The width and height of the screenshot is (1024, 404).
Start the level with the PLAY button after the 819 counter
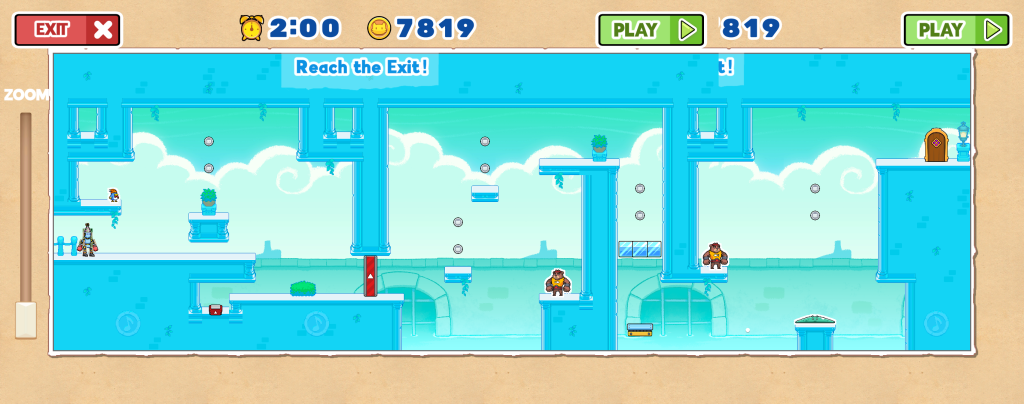[x=955, y=29]
